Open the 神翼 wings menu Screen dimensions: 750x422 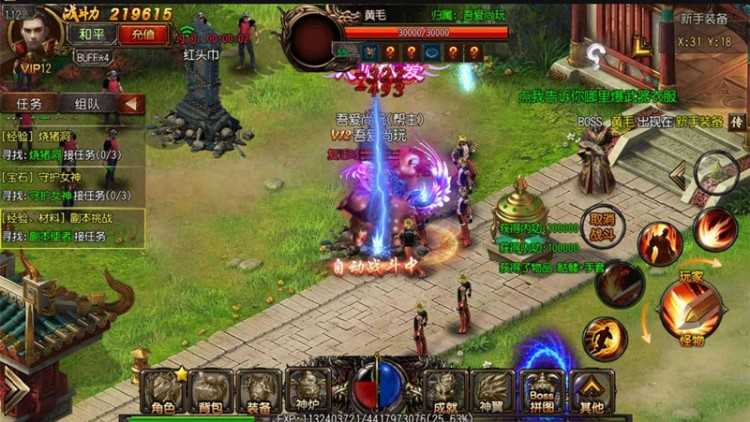click(494, 391)
